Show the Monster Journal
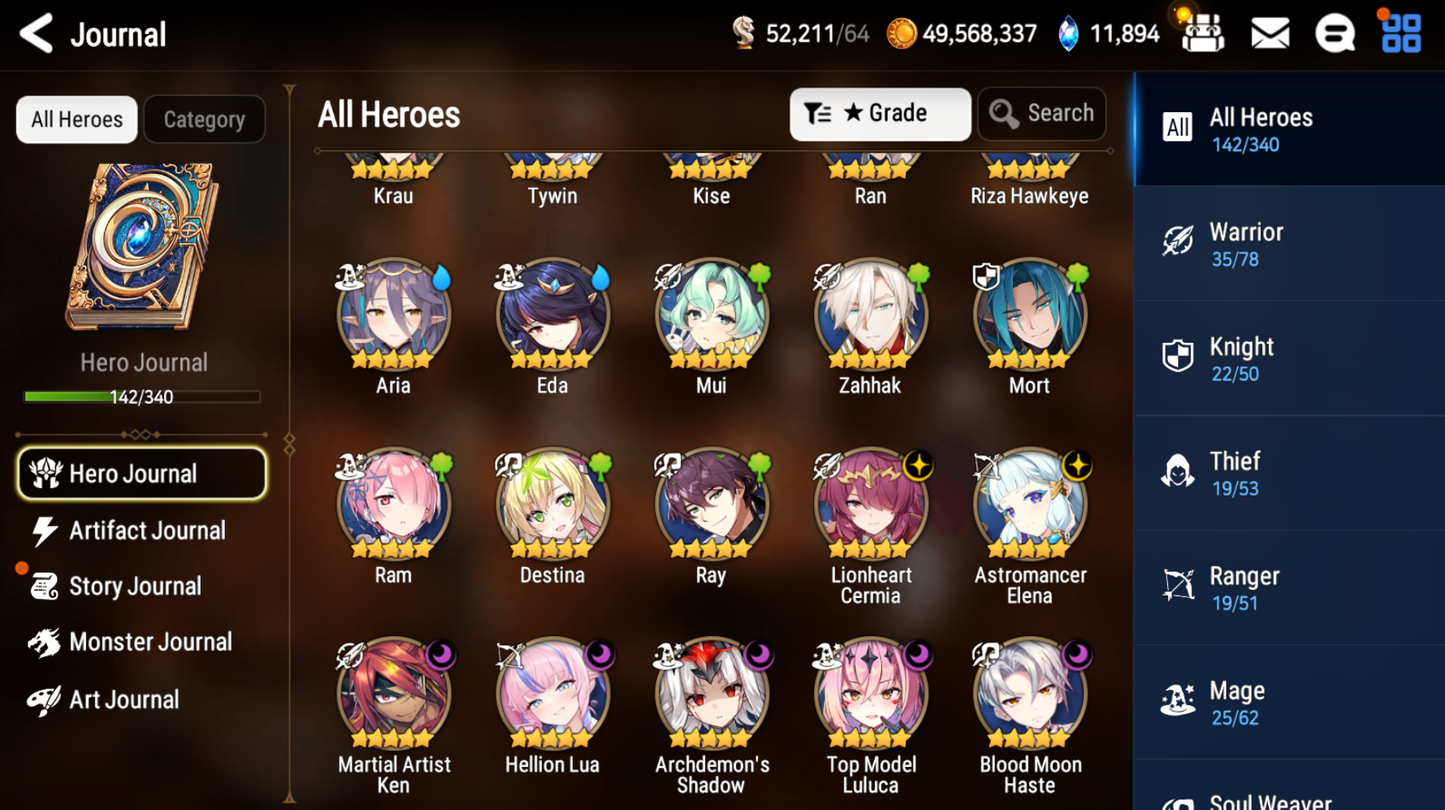The height and width of the screenshot is (810, 1445). coord(149,642)
